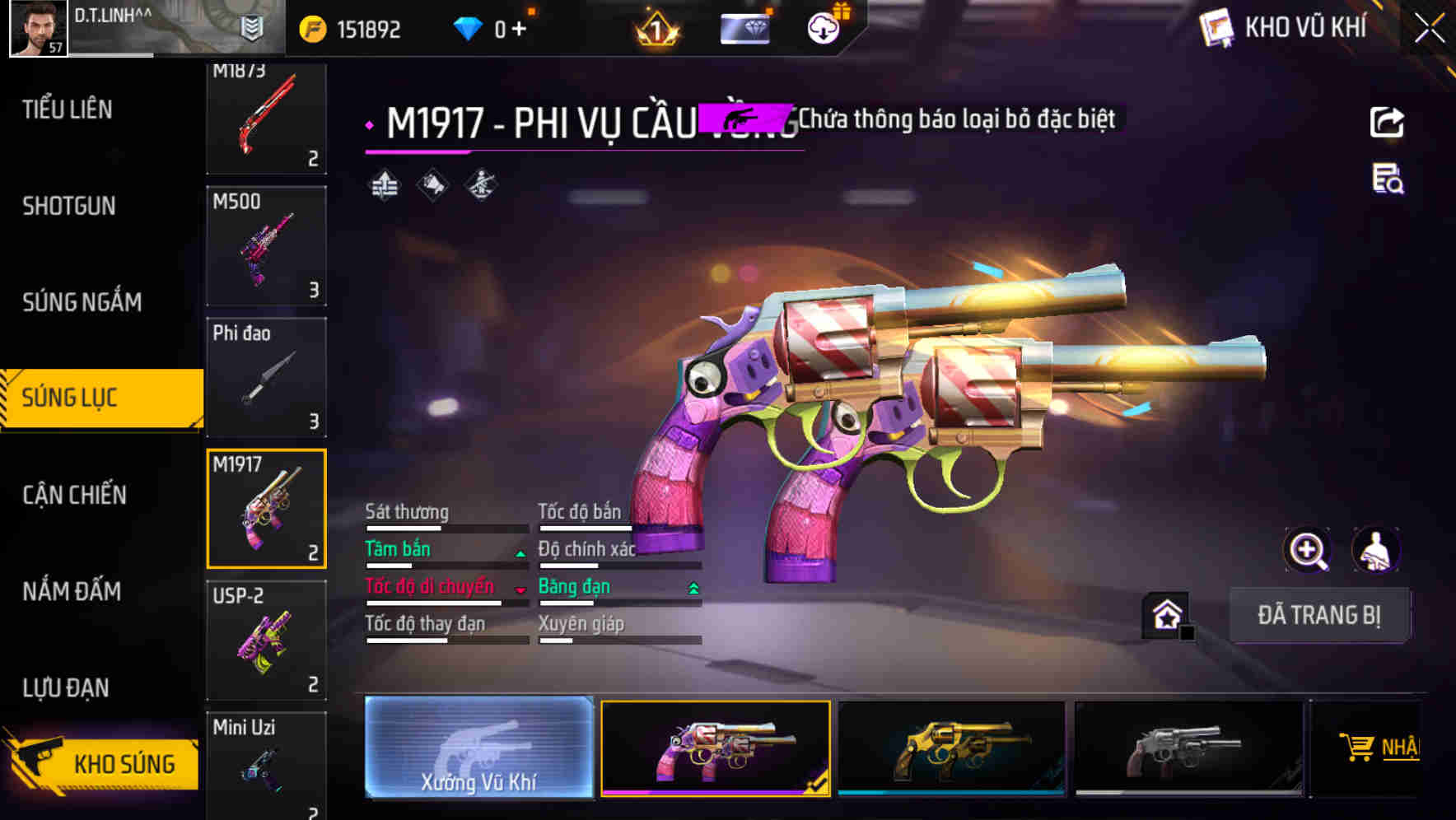Screen dimensions: 1456x820
Task: Switch to the SHOTGUN category tab
Action: click(x=68, y=206)
